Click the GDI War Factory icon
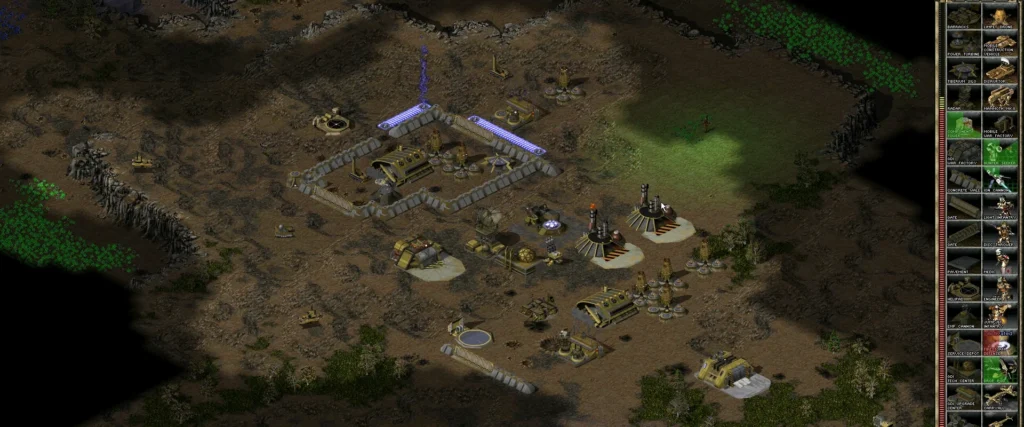This screenshot has height=427, width=1024. pos(962,153)
